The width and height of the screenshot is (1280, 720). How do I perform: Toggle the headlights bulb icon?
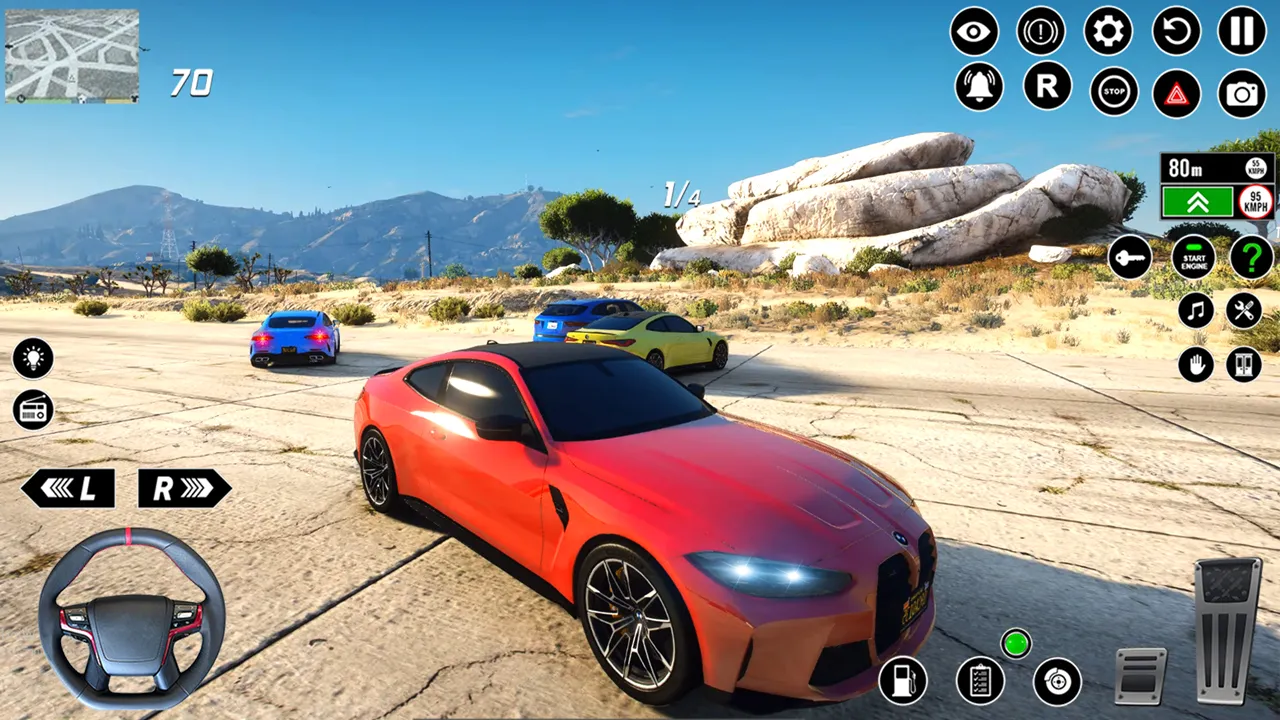click(33, 359)
